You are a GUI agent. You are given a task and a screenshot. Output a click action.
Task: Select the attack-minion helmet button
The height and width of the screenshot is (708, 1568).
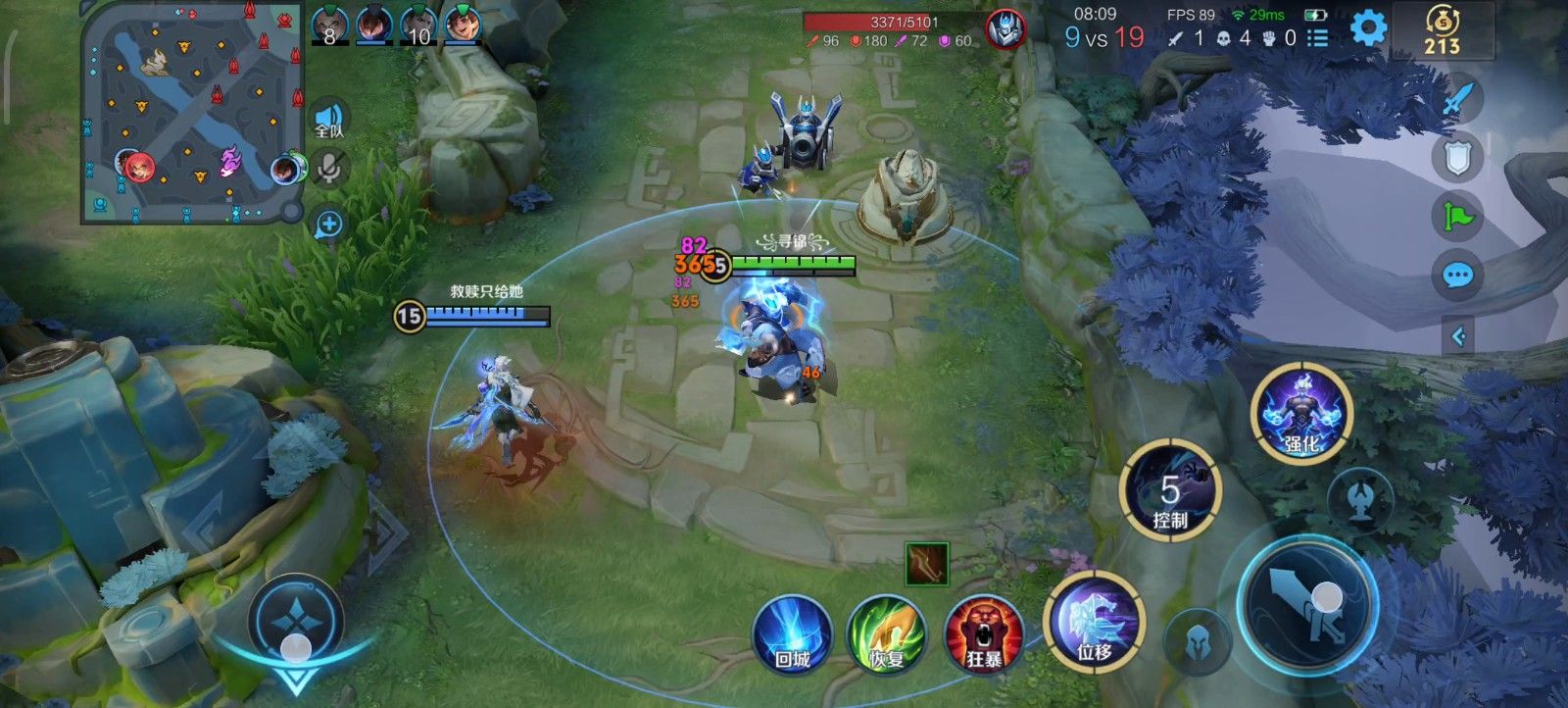click(1197, 642)
